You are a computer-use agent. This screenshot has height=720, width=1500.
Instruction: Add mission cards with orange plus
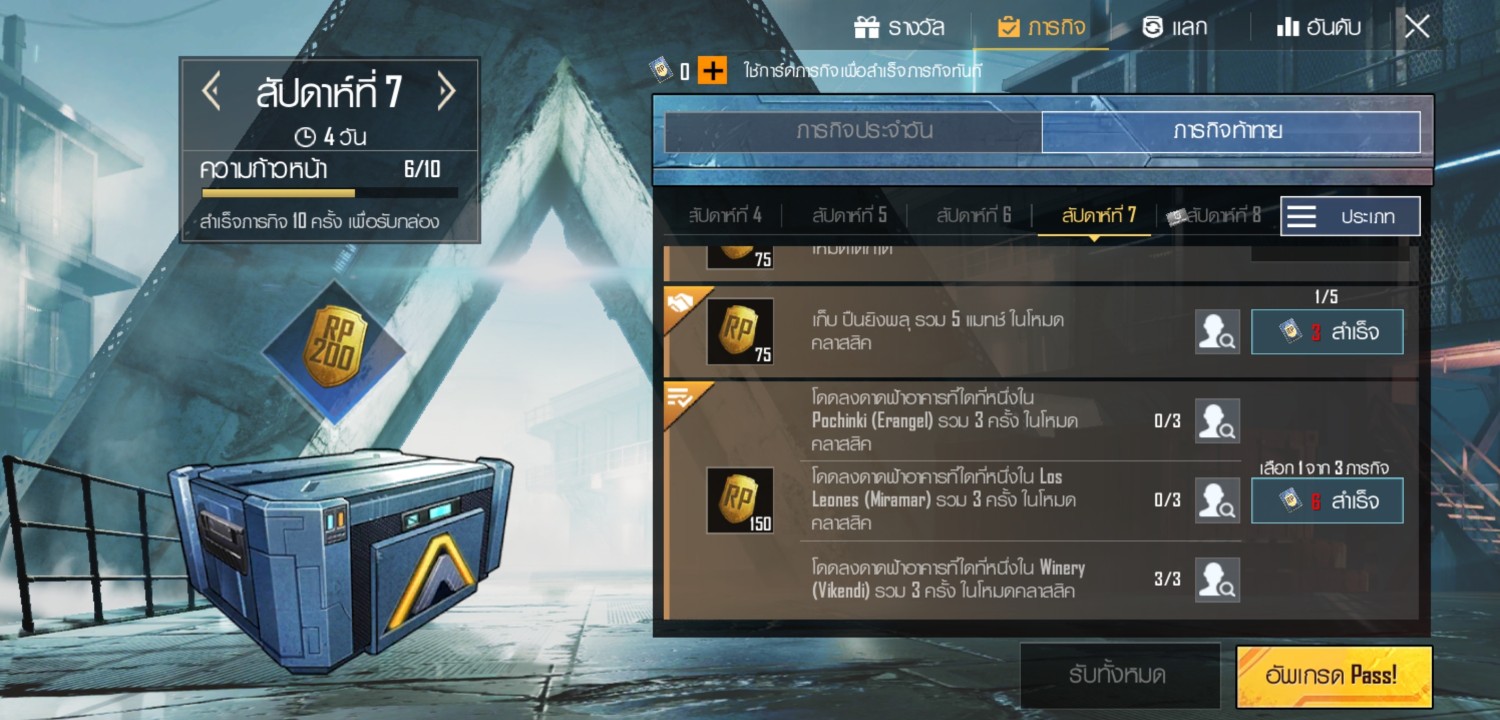[x=712, y=71]
